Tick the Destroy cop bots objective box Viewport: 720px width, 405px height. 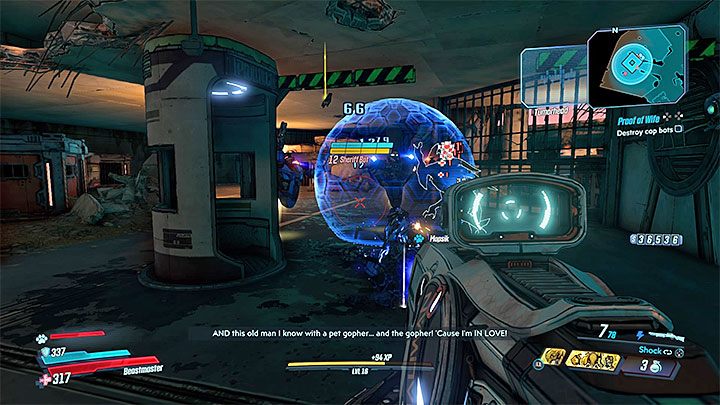[679, 129]
